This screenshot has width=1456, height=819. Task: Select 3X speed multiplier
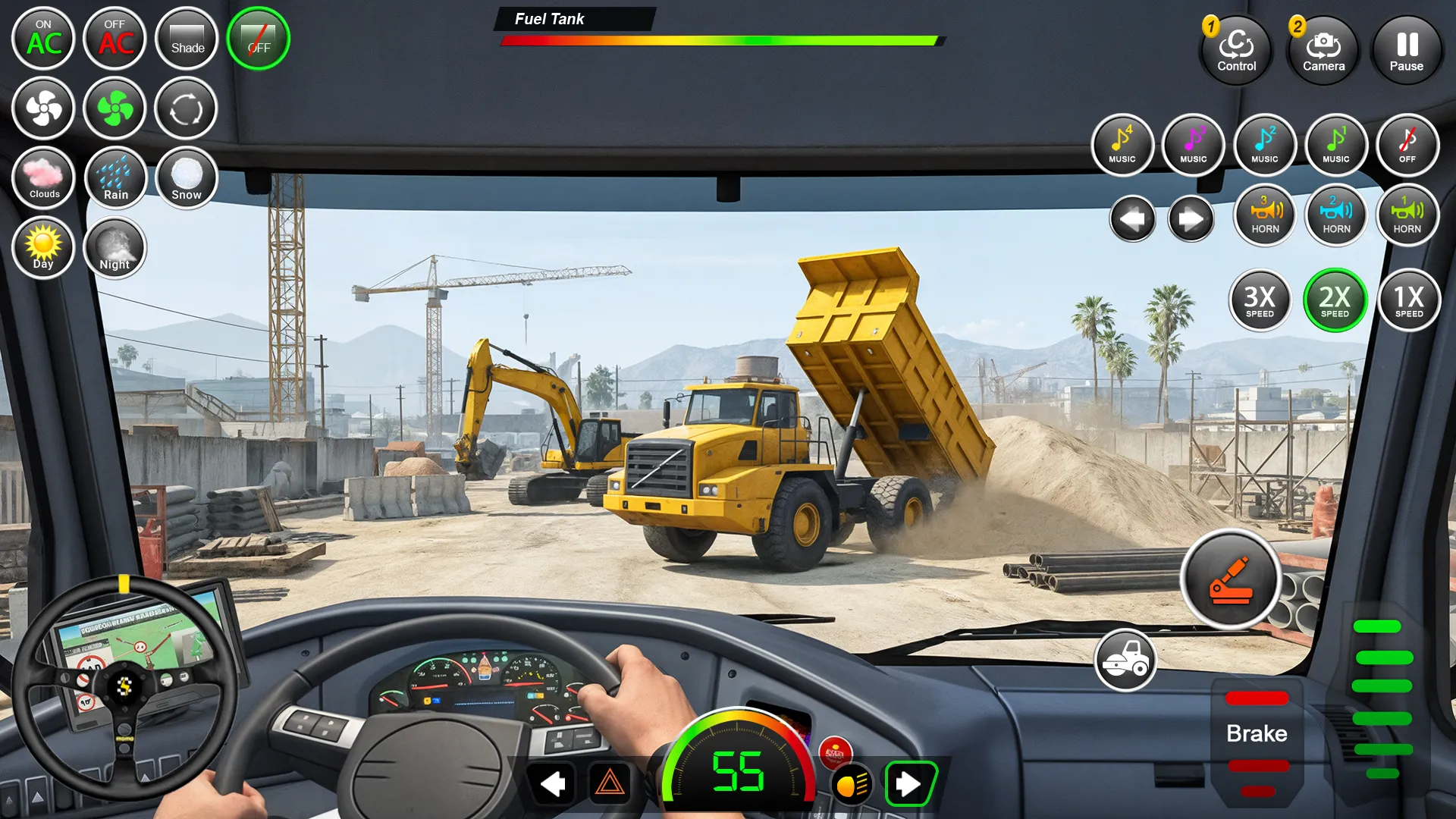pos(1260,301)
